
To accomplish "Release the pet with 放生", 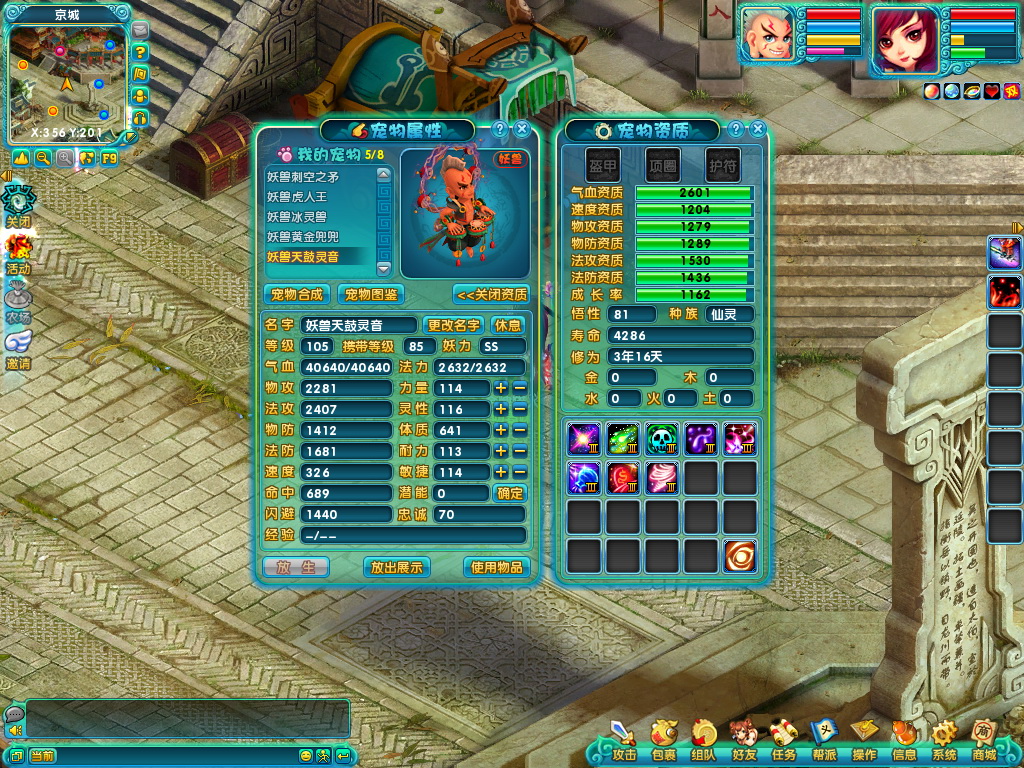I will coord(295,567).
